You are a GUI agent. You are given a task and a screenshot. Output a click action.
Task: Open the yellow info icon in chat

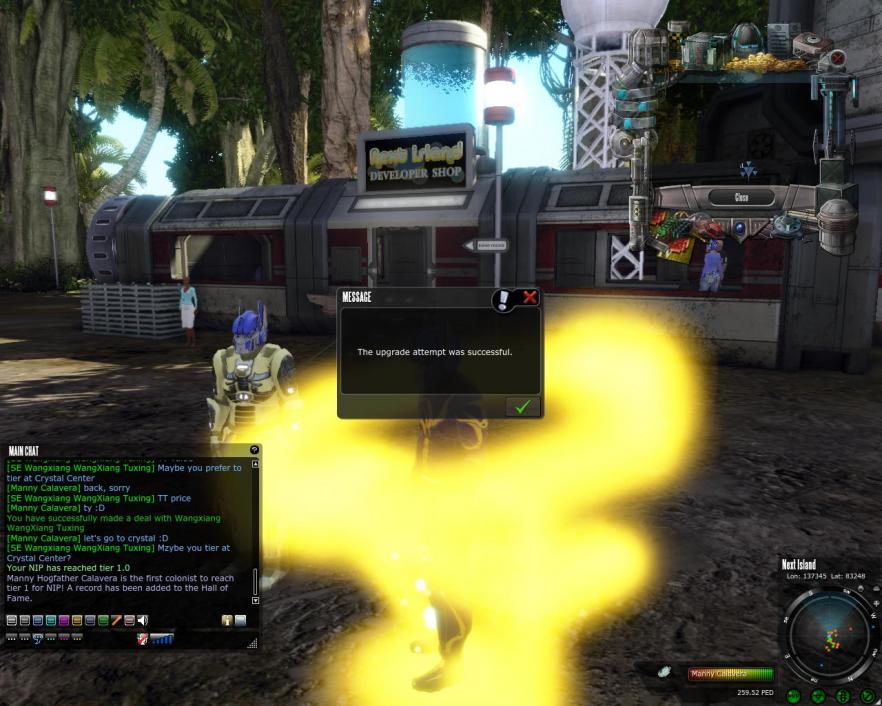[227, 621]
